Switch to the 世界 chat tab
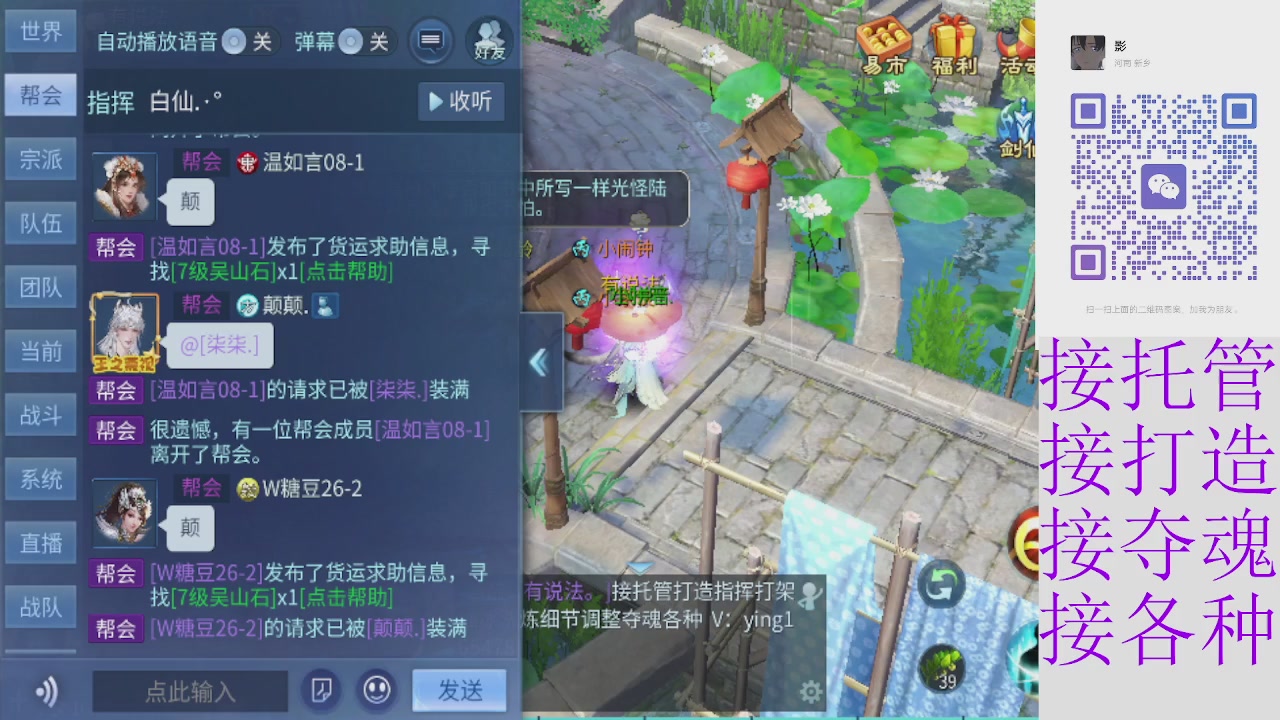Image resolution: width=1280 pixels, height=720 pixels. coord(41,31)
